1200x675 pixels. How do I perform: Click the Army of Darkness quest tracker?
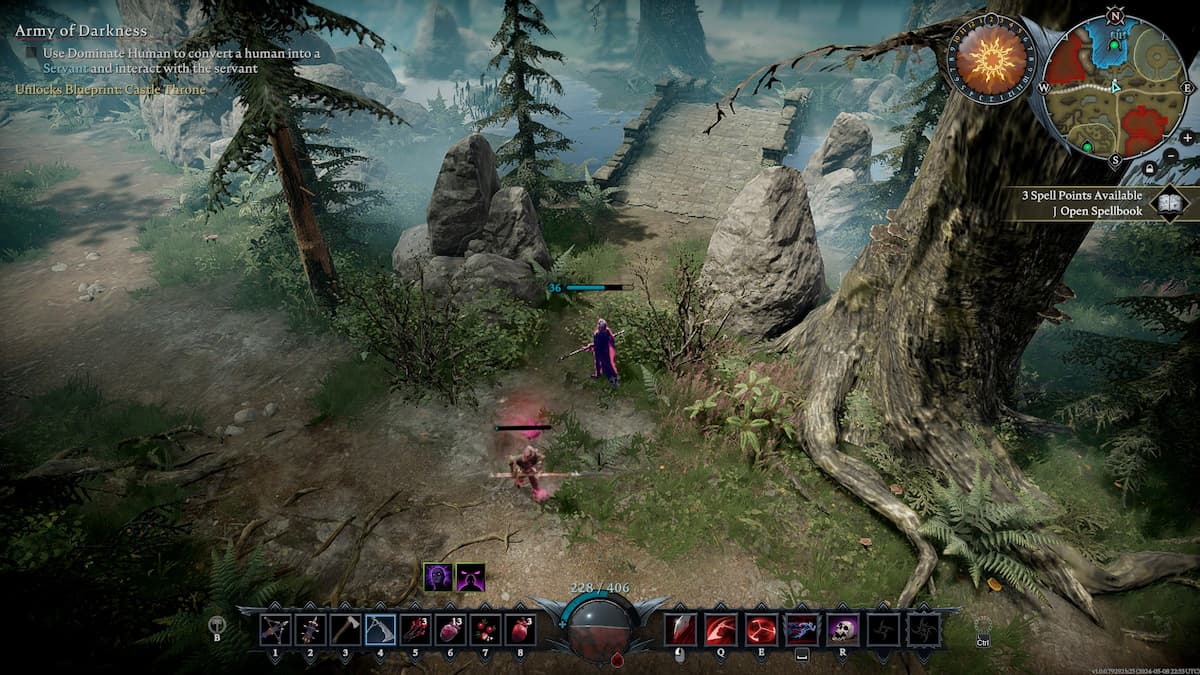tap(81, 31)
